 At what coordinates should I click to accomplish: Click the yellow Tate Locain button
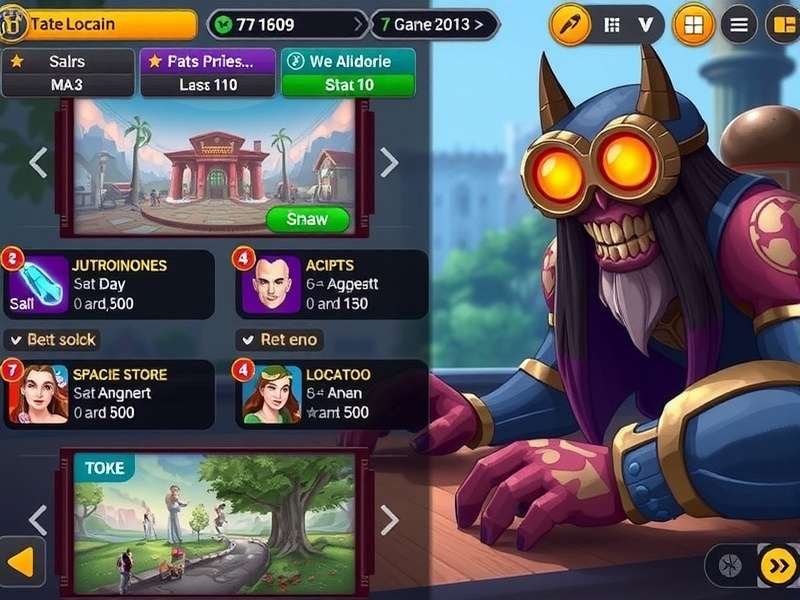100,24
